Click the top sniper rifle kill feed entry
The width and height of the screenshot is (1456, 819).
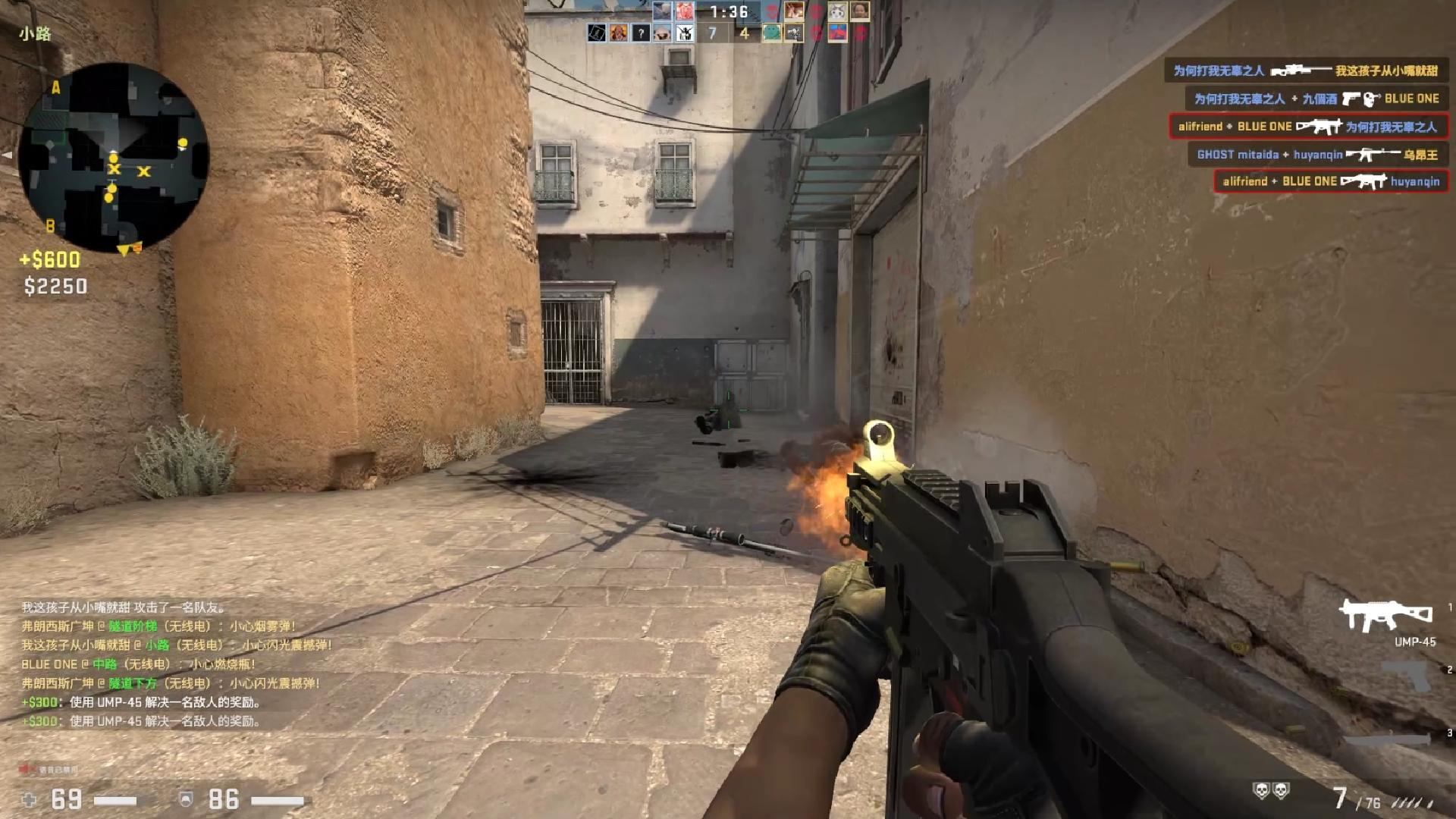coord(1305,71)
